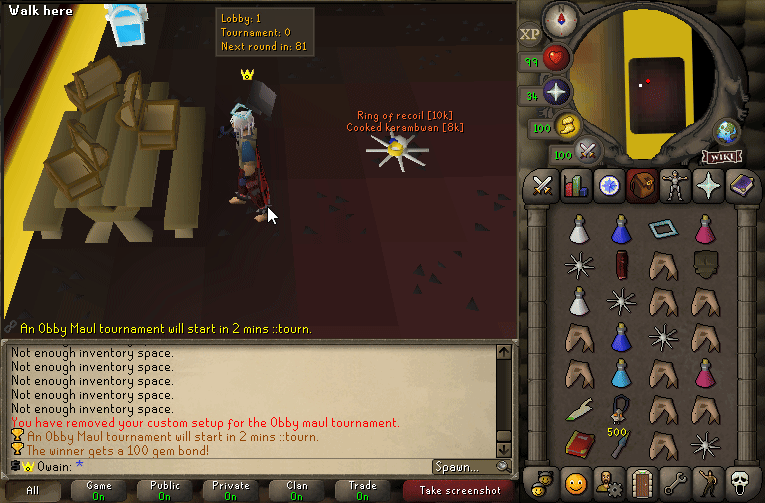Toggle the XP drops button
This screenshot has width=765, height=503.
[530, 35]
